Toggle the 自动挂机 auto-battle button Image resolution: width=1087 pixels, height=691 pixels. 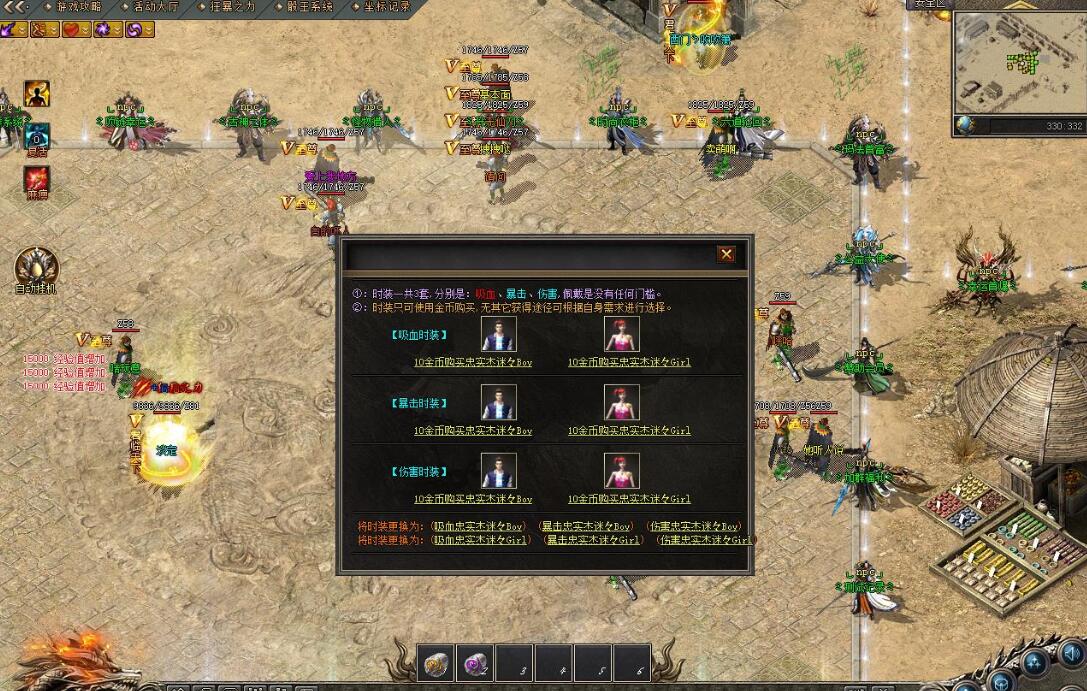coord(37,270)
